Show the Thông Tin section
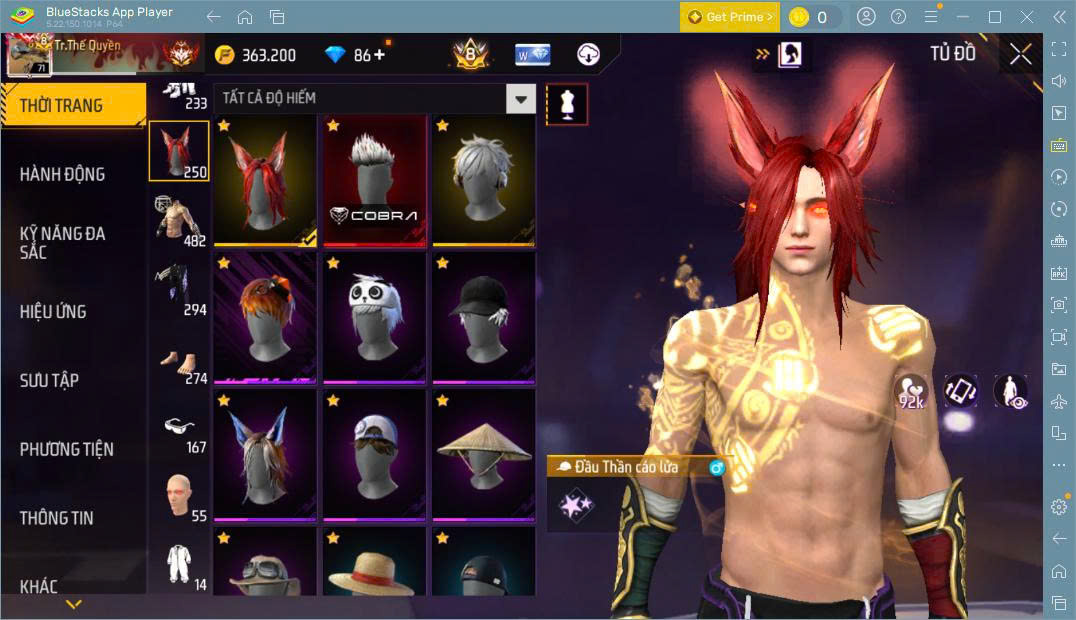This screenshot has width=1076, height=620. coord(56,518)
